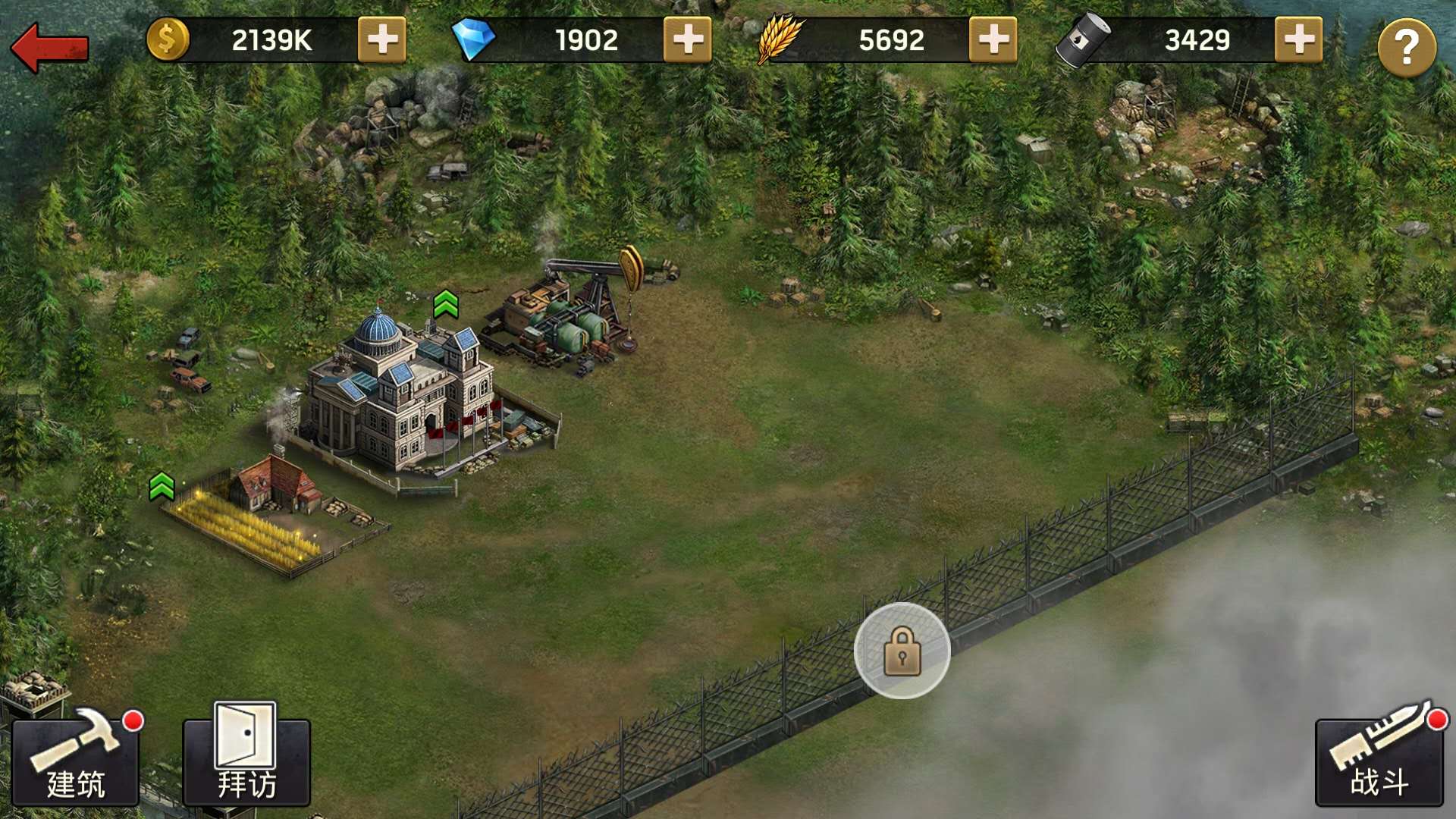Open the question mark help button
This screenshot has height=819, width=1456.
[x=1406, y=47]
